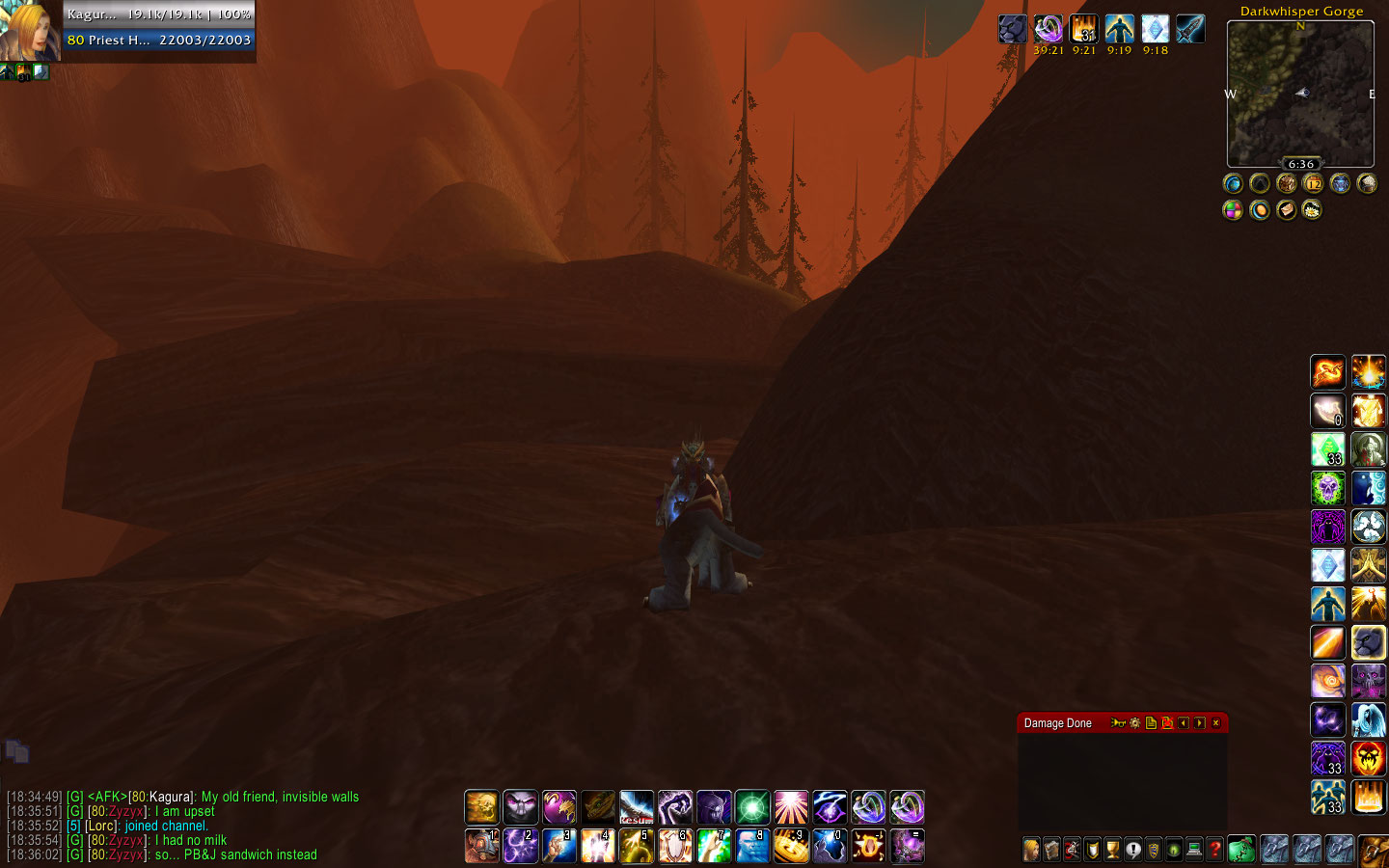Open the main backpack
This screenshot has width=1389, height=868.
click(1375, 850)
